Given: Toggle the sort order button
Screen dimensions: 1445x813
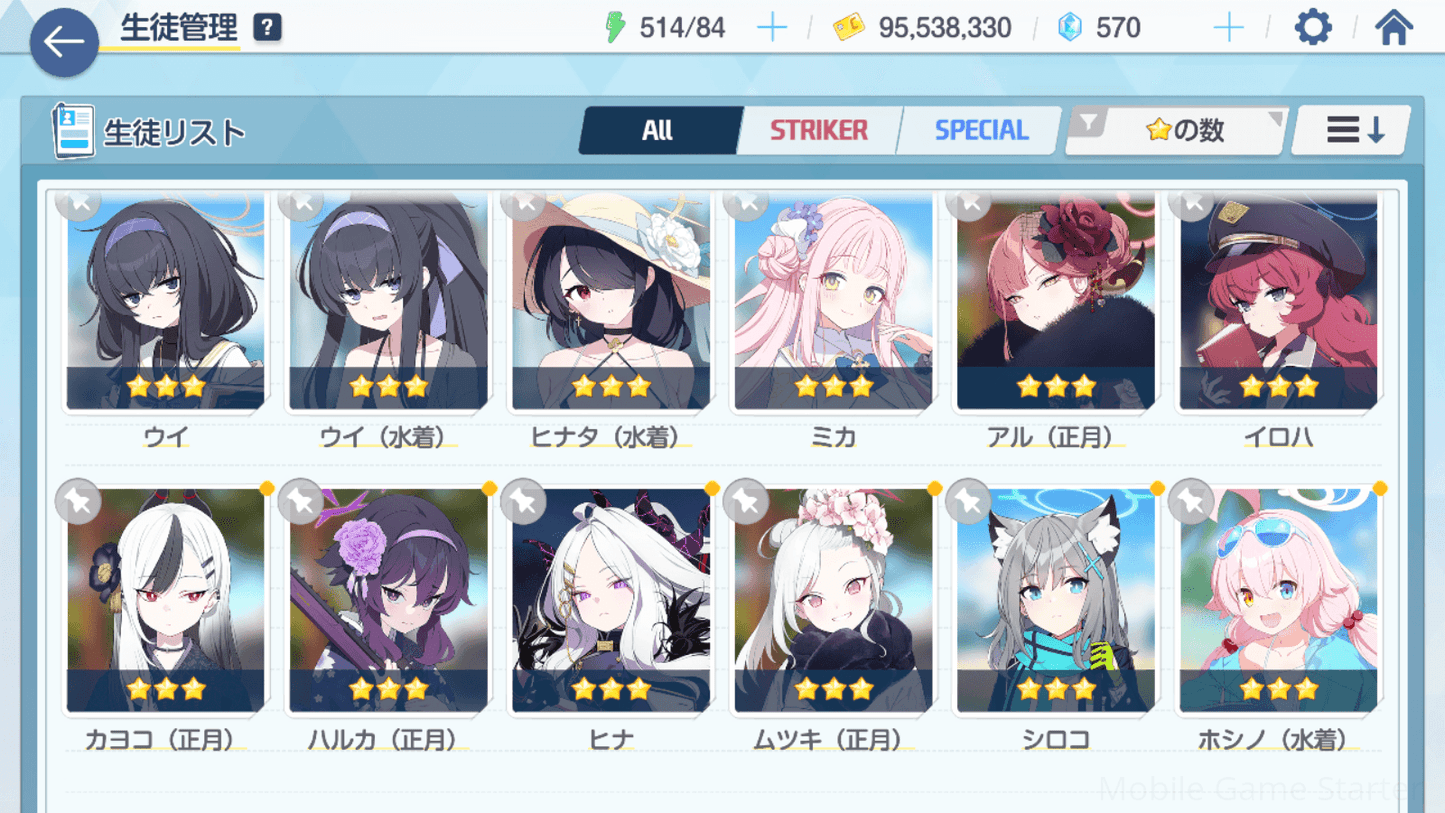Looking at the screenshot, I should coord(1353,130).
